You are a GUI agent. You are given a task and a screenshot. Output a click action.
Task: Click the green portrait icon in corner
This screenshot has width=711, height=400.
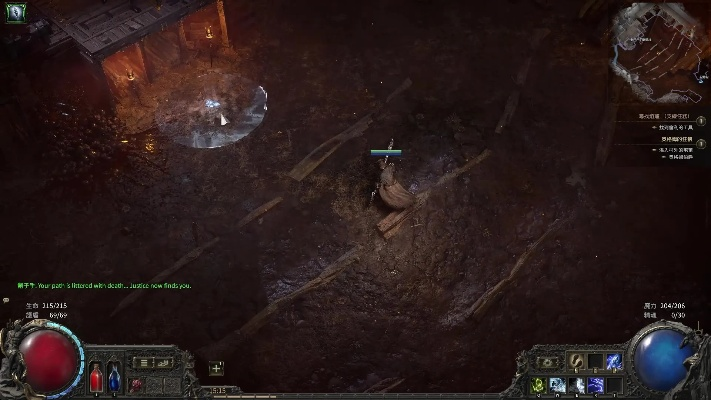[18, 13]
